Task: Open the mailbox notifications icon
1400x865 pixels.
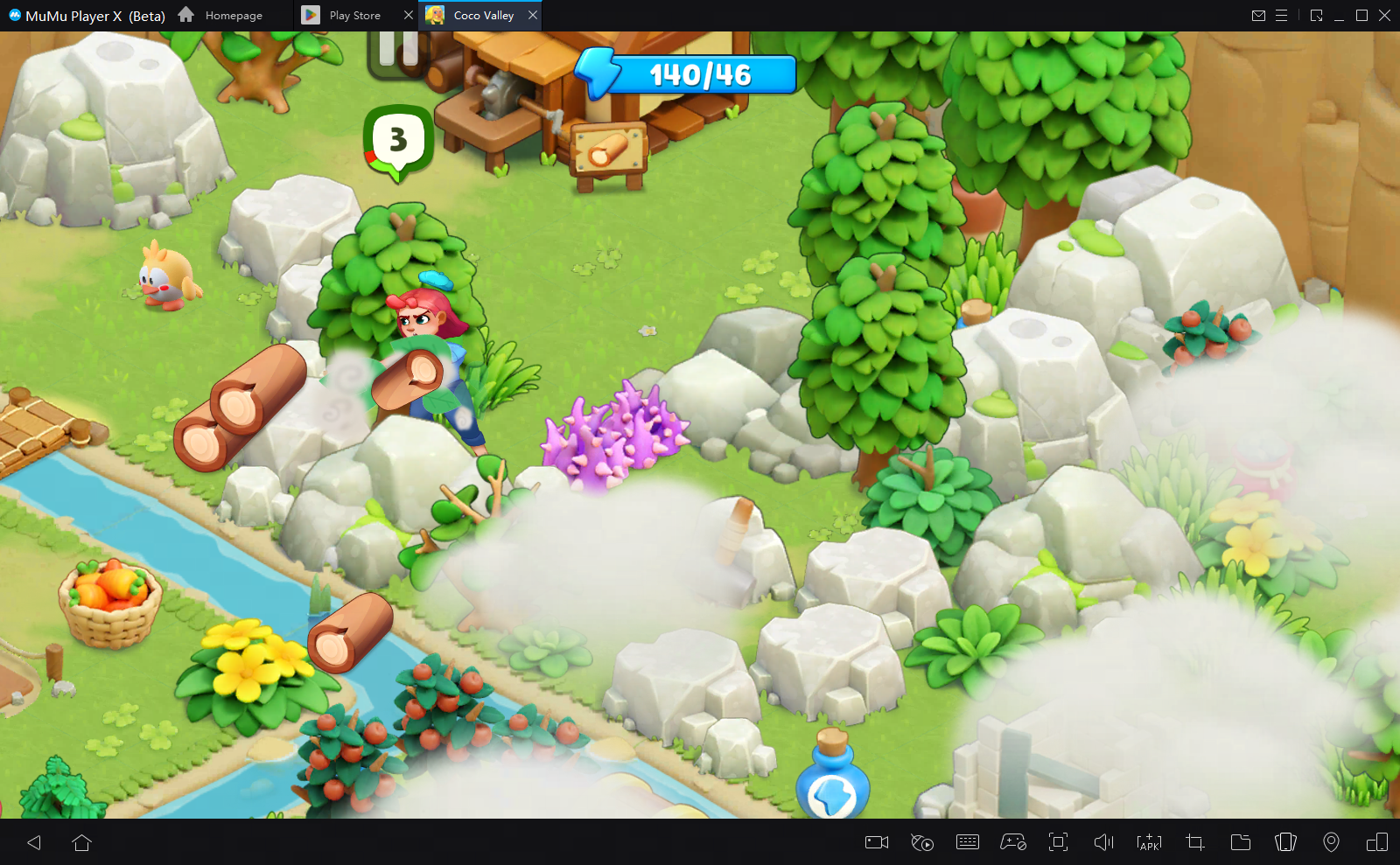Action: [1259, 15]
